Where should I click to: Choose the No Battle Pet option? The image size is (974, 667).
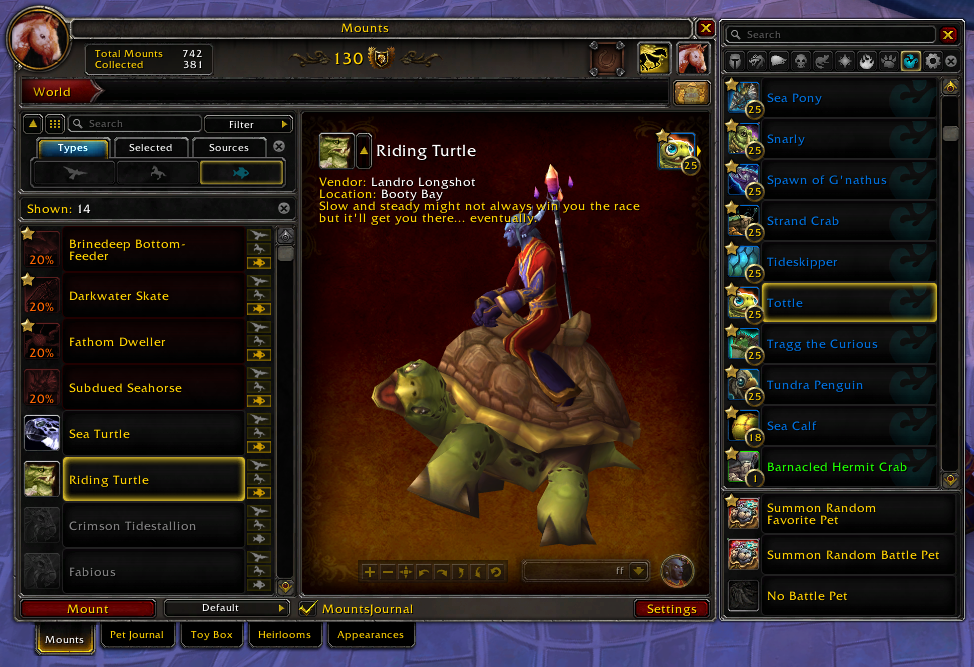807,596
